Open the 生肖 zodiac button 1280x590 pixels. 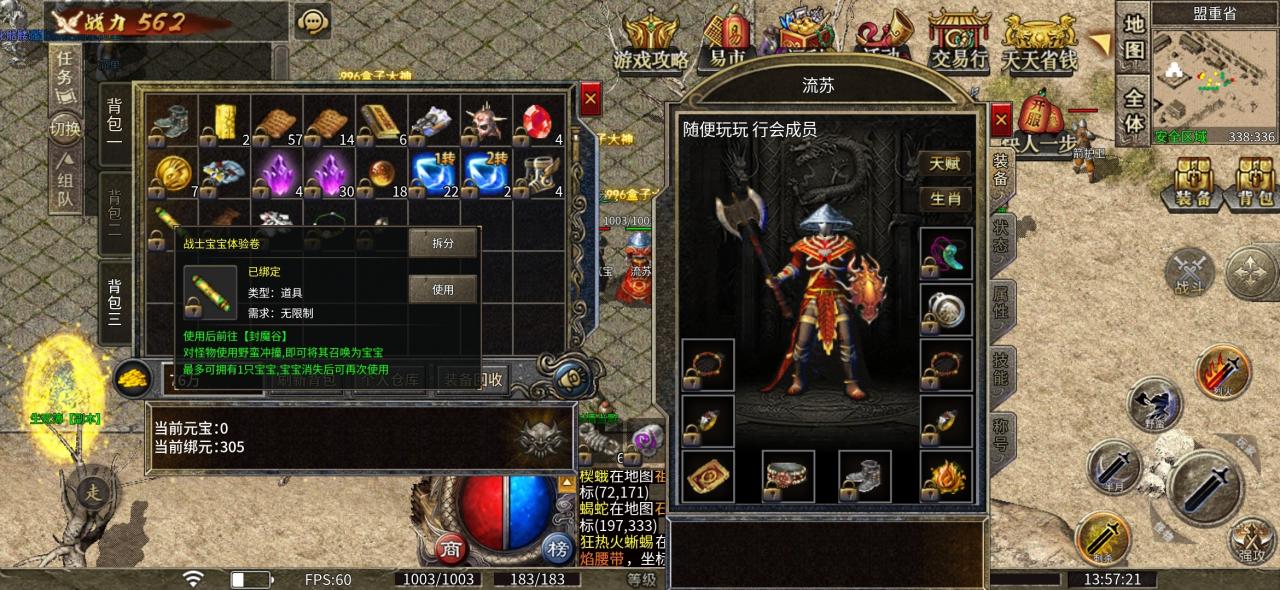(945, 198)
